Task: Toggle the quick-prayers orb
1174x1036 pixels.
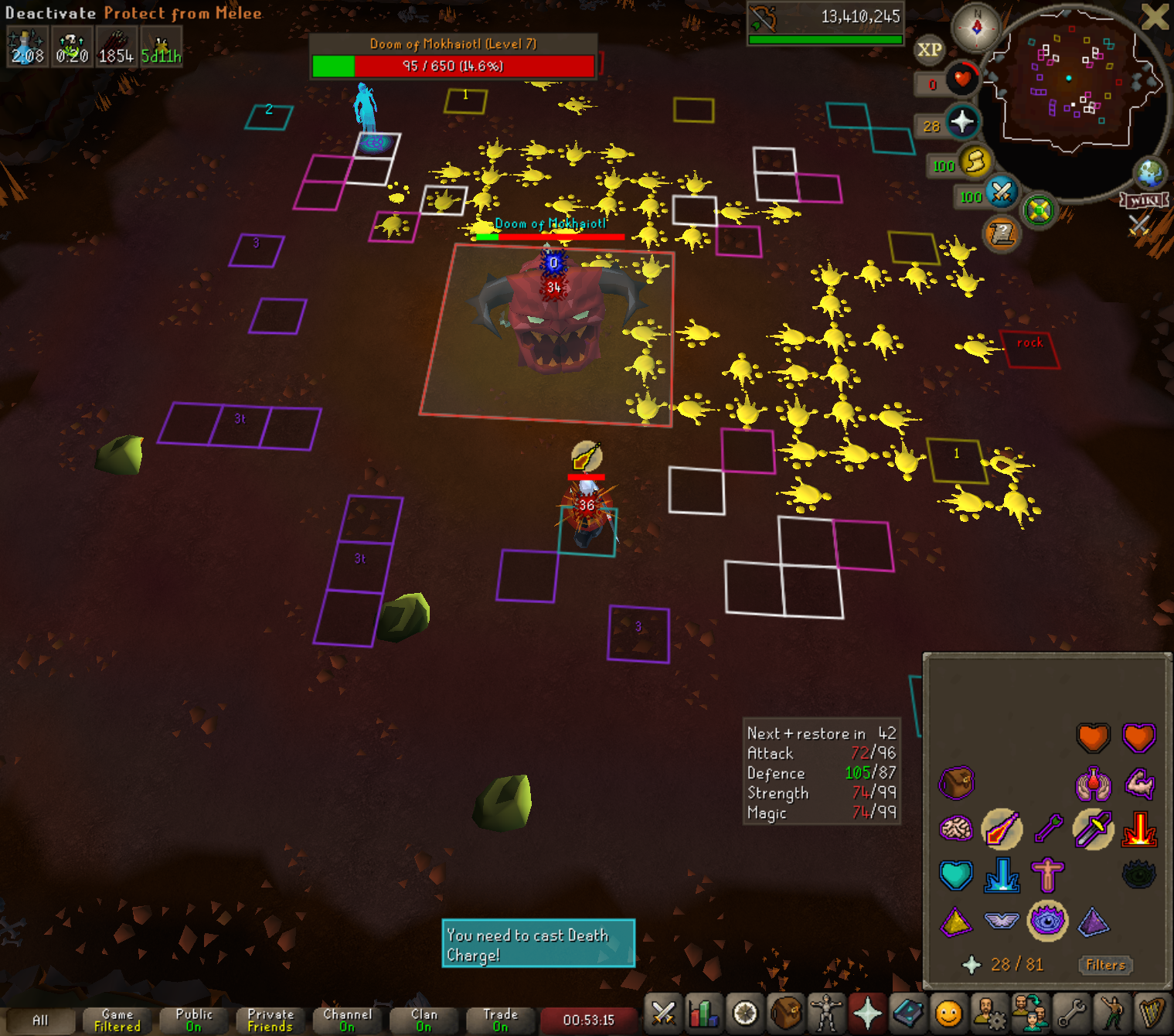Action: pos(961,122)
